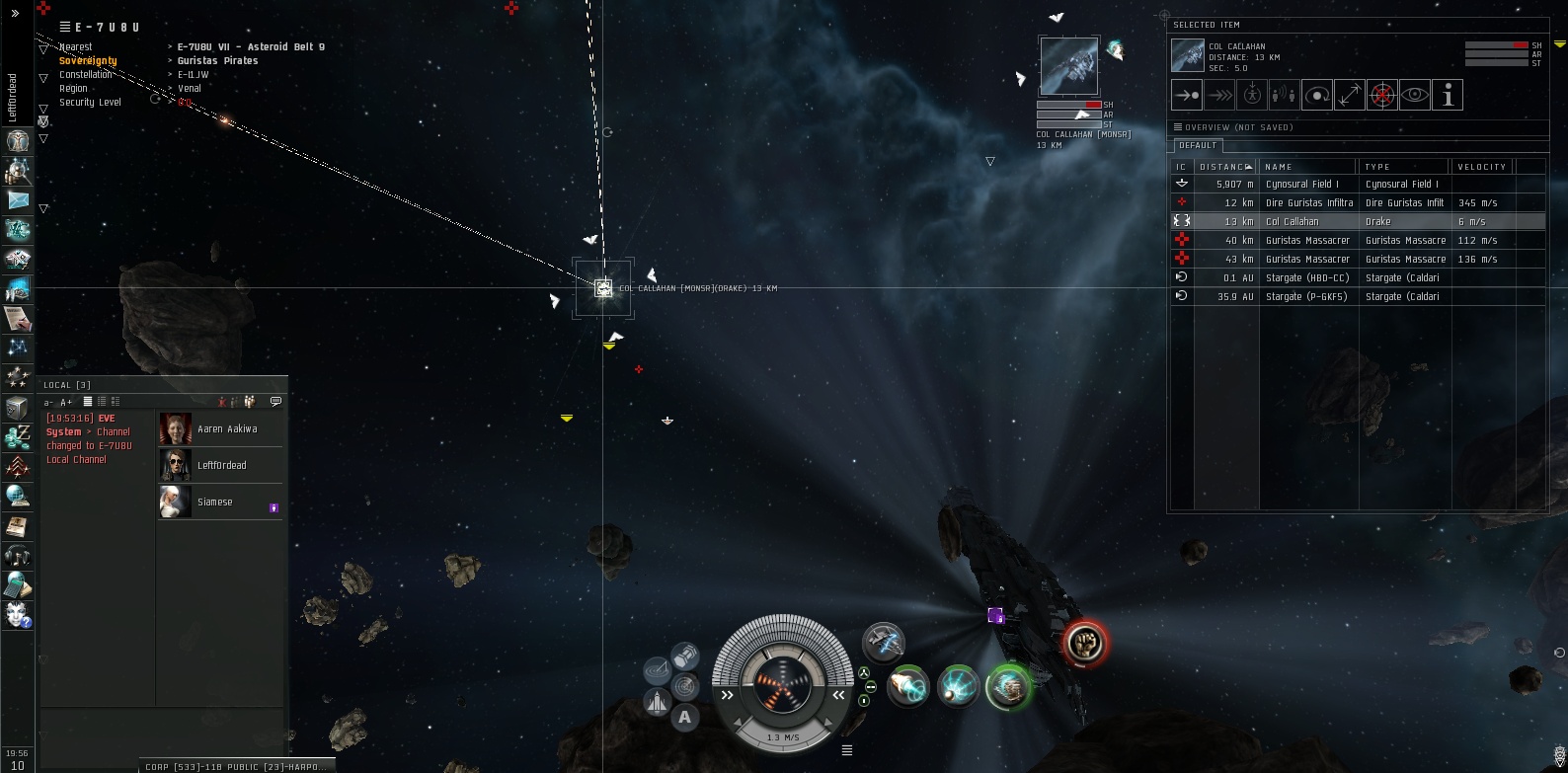Sort overview by Velocity column header
This screenshot has width=1568, height=773.
coord(1481,167)
